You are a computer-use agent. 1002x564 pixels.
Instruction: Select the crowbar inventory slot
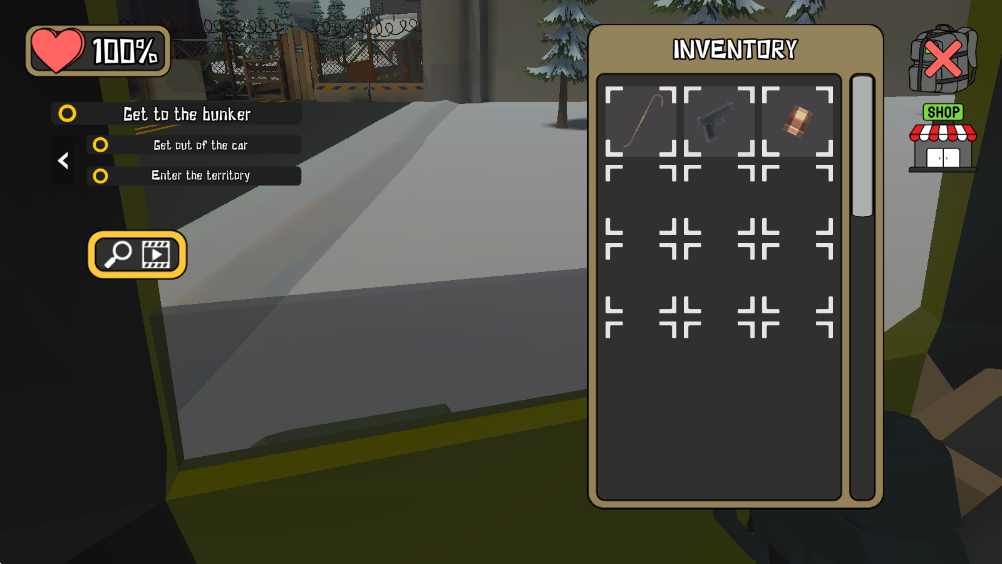641,121
